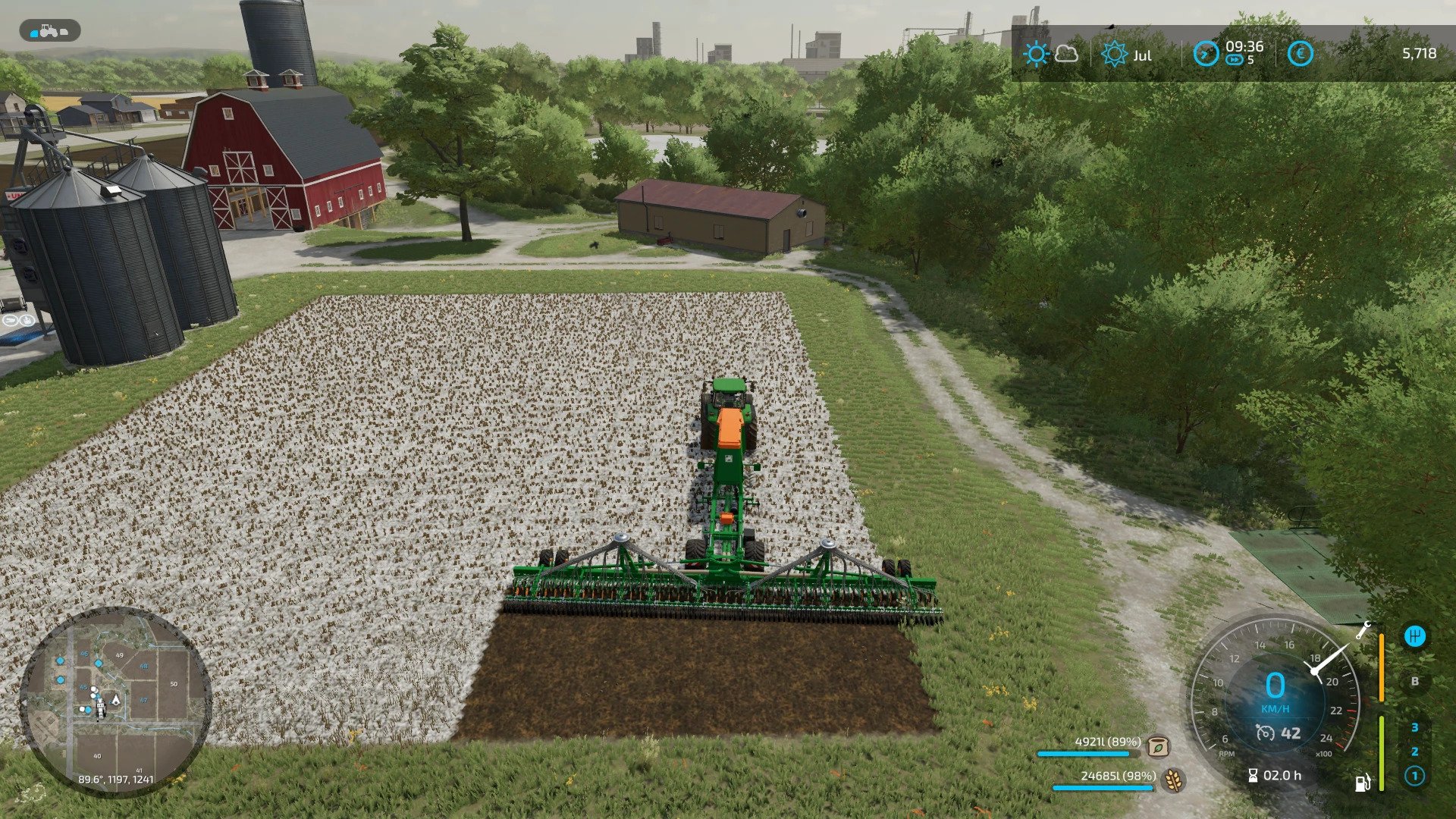Image resolution: width=1456 pixels, height=819 pixels.
Task: Click the cruise control speed icon
Action: [x=1265, y=733]
